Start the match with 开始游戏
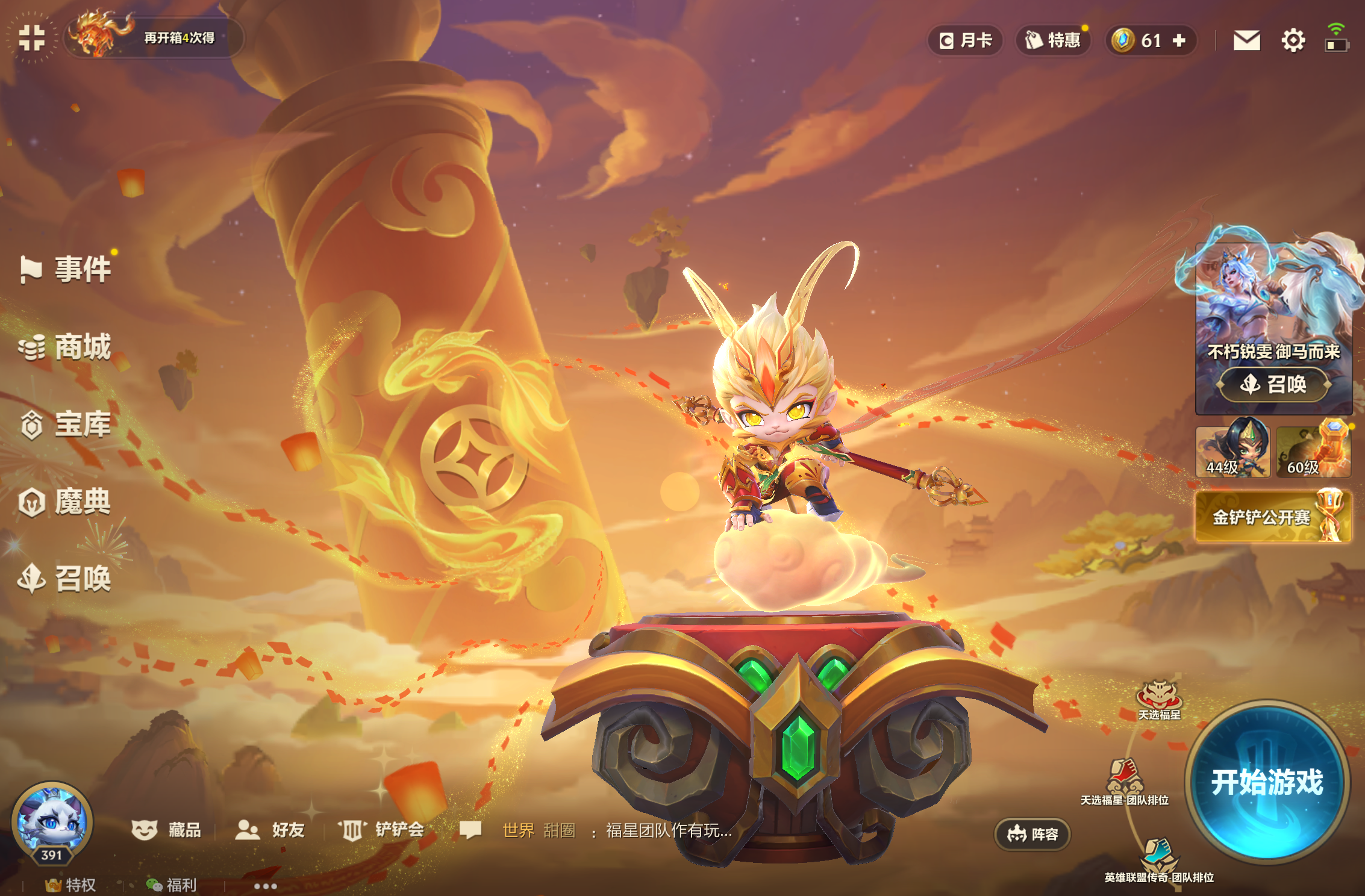Screen dimensions: 1365x896 coord(1267,781)
